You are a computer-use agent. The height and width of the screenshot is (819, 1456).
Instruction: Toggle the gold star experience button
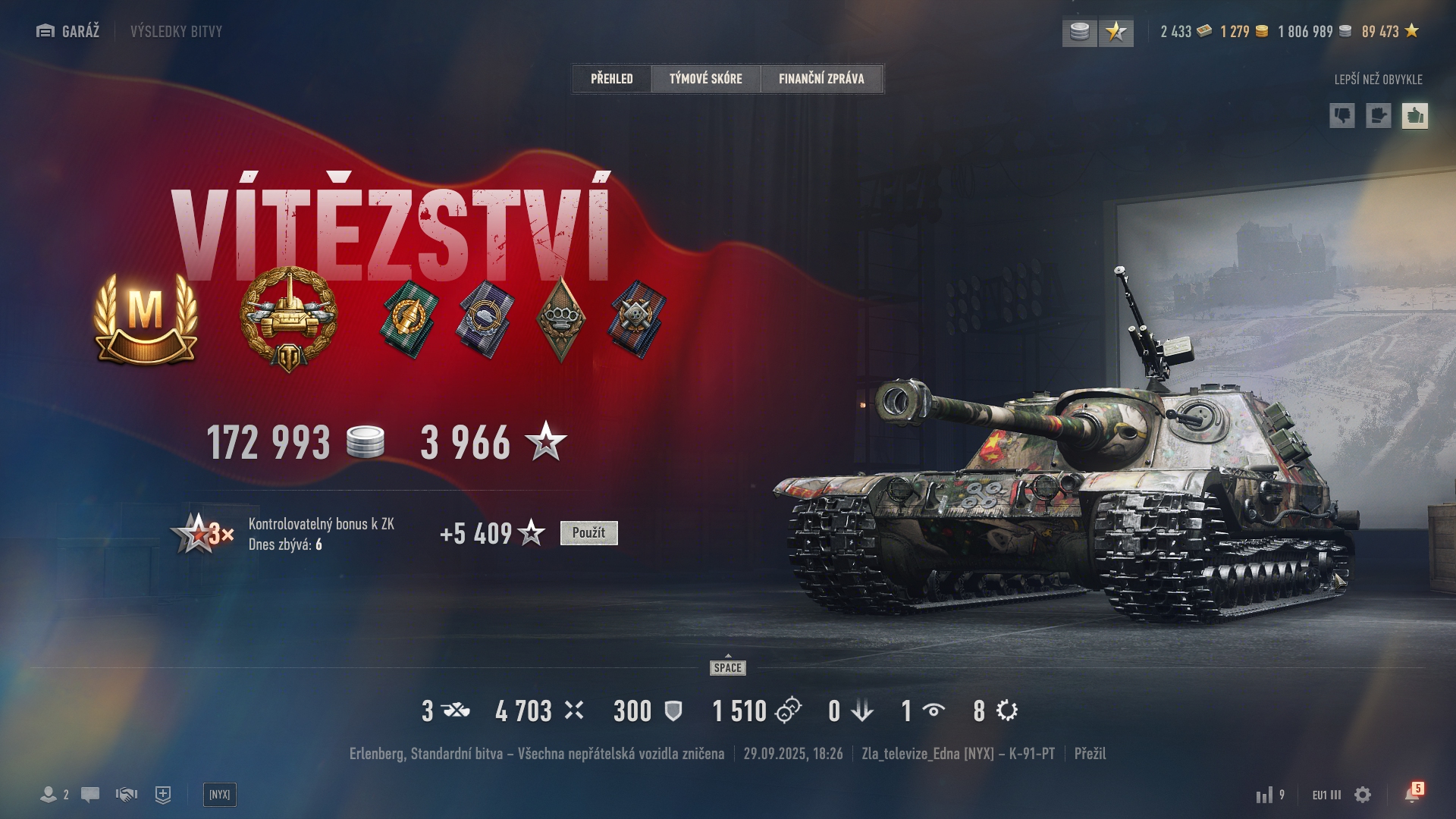tap(1116, 32)
